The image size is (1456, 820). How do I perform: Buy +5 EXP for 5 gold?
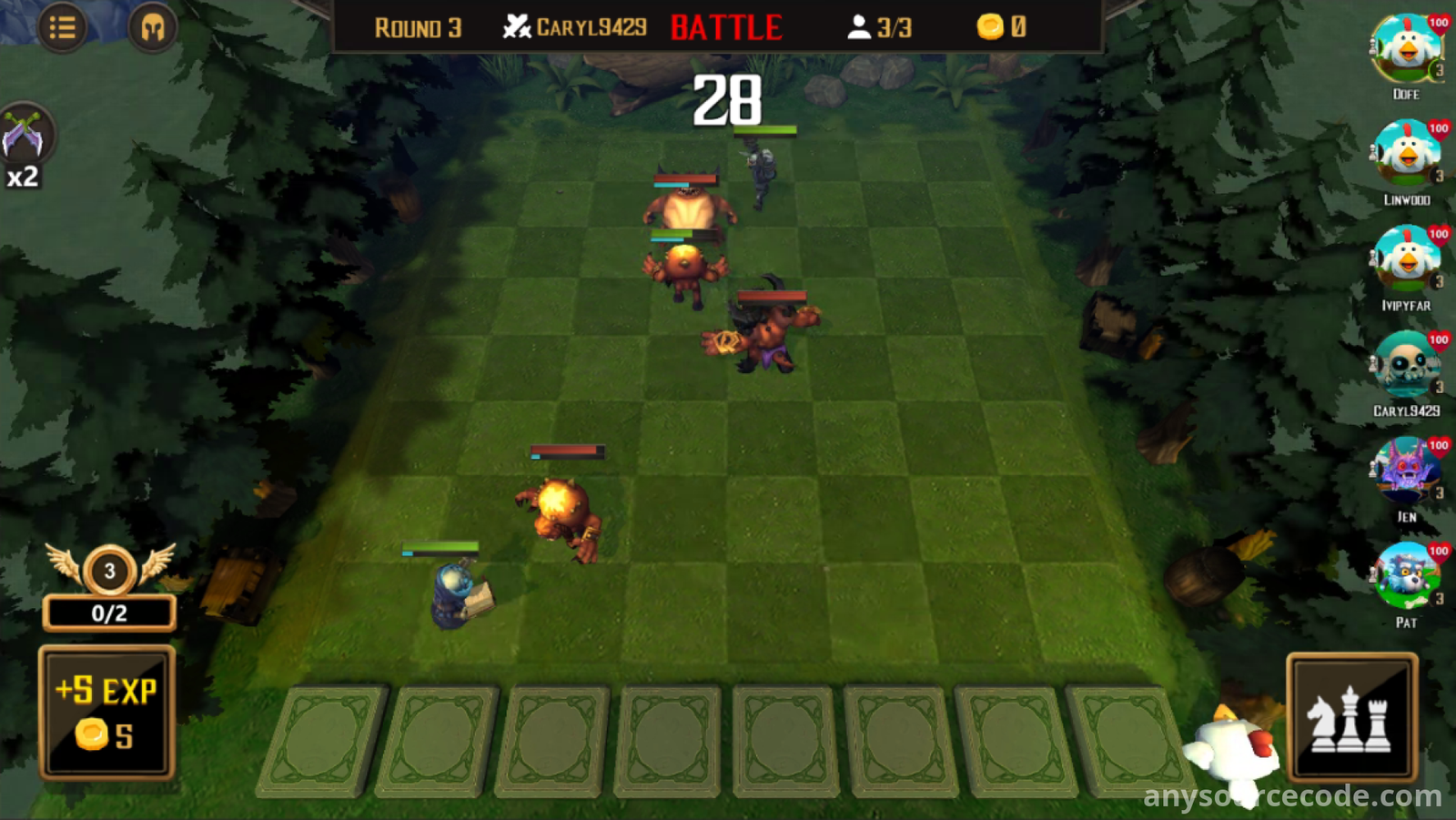(x=107, y=713)
